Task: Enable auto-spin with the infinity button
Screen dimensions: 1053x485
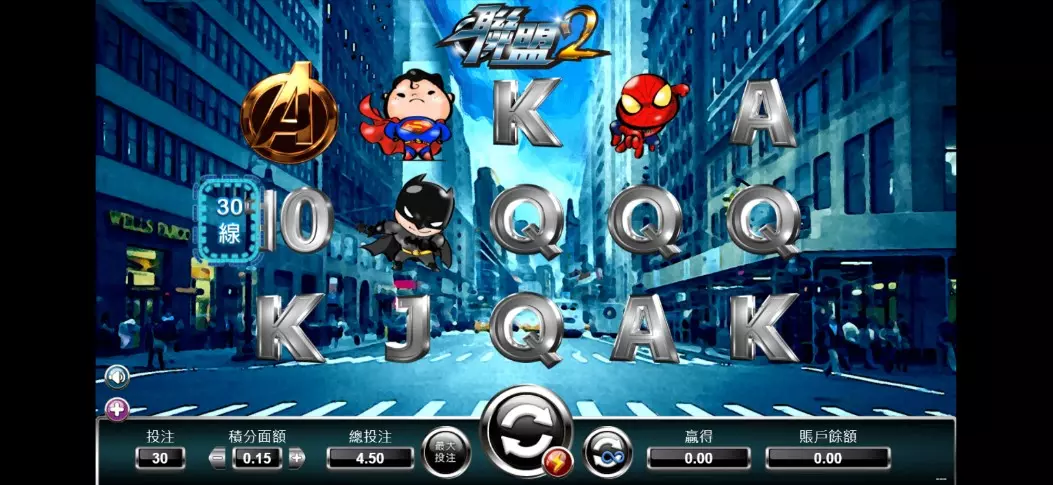Action: pyautogui.click(x=607, y=452)
